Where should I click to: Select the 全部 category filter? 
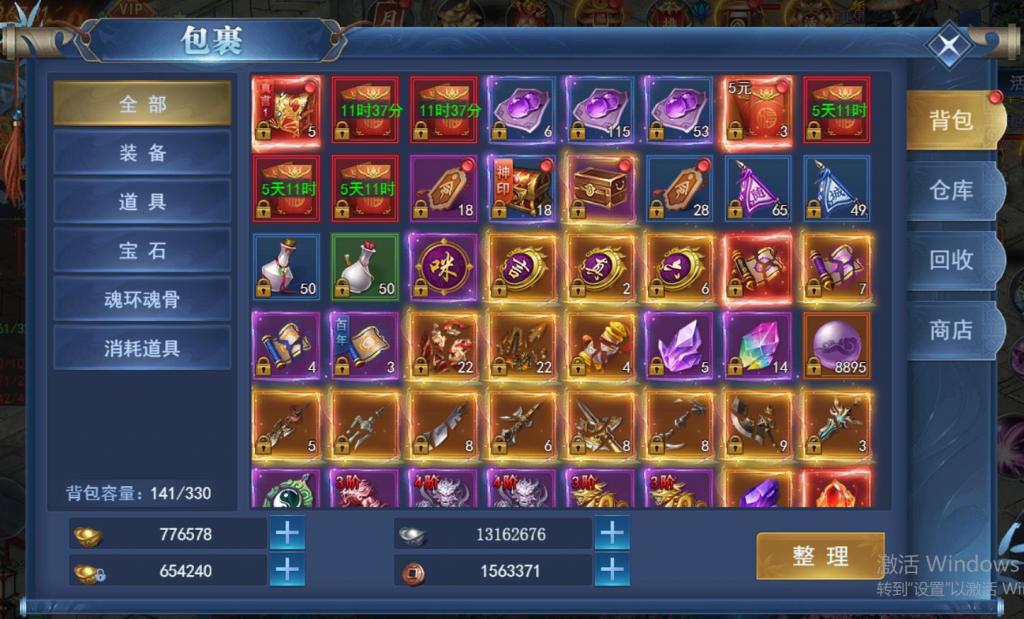[x=142, y=104]
